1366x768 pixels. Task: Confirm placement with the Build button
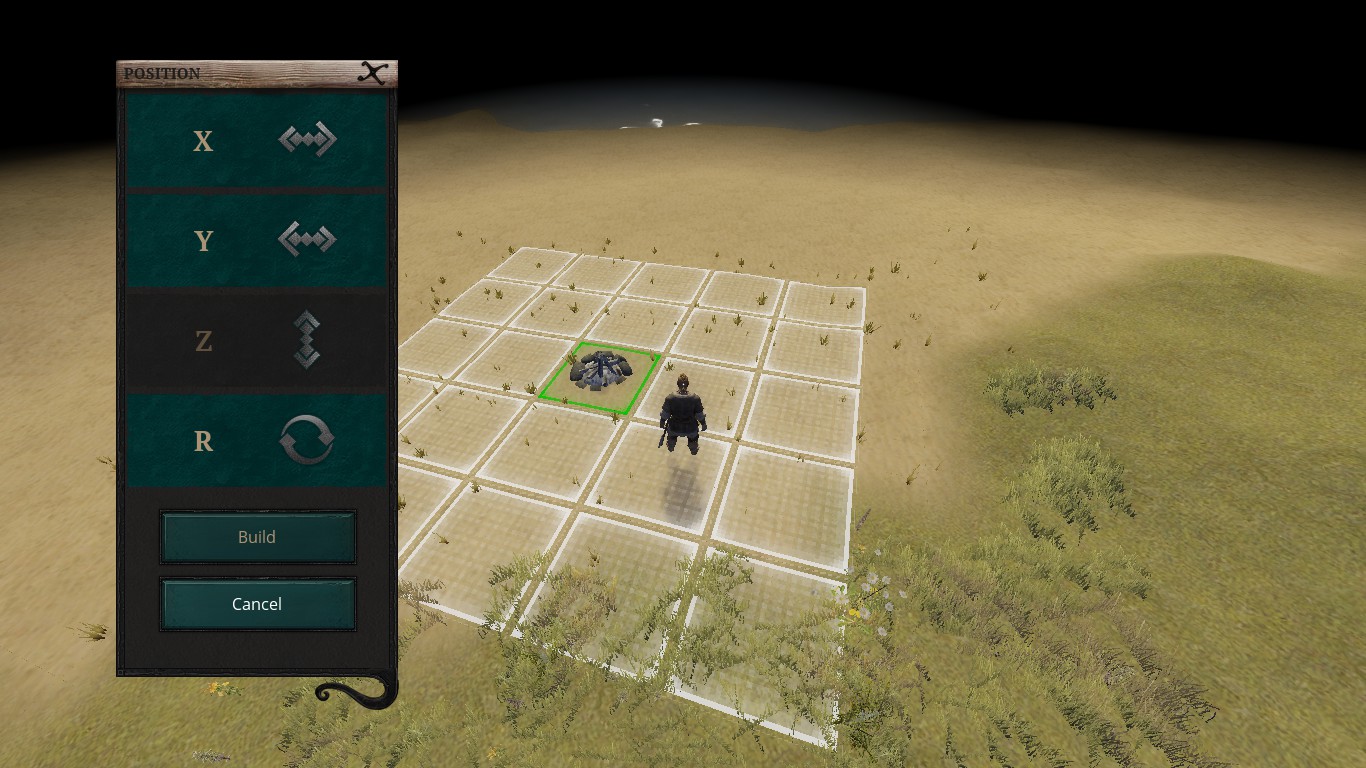tap(257, 537)
